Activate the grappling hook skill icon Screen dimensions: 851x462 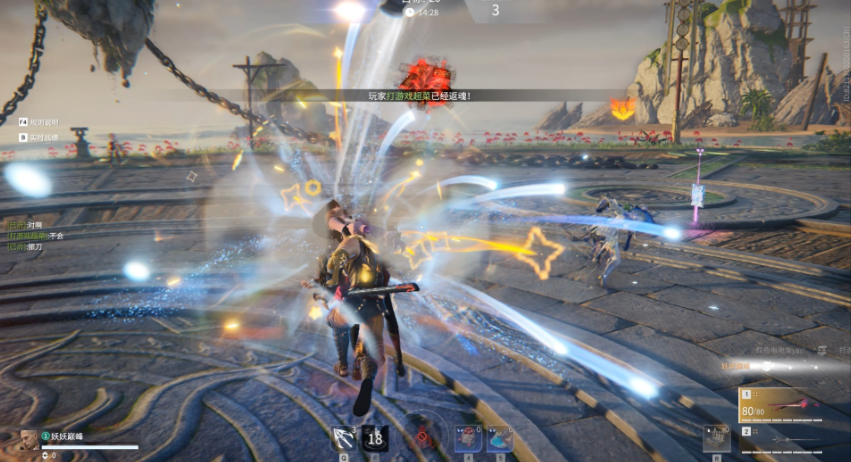click(344, 437)
